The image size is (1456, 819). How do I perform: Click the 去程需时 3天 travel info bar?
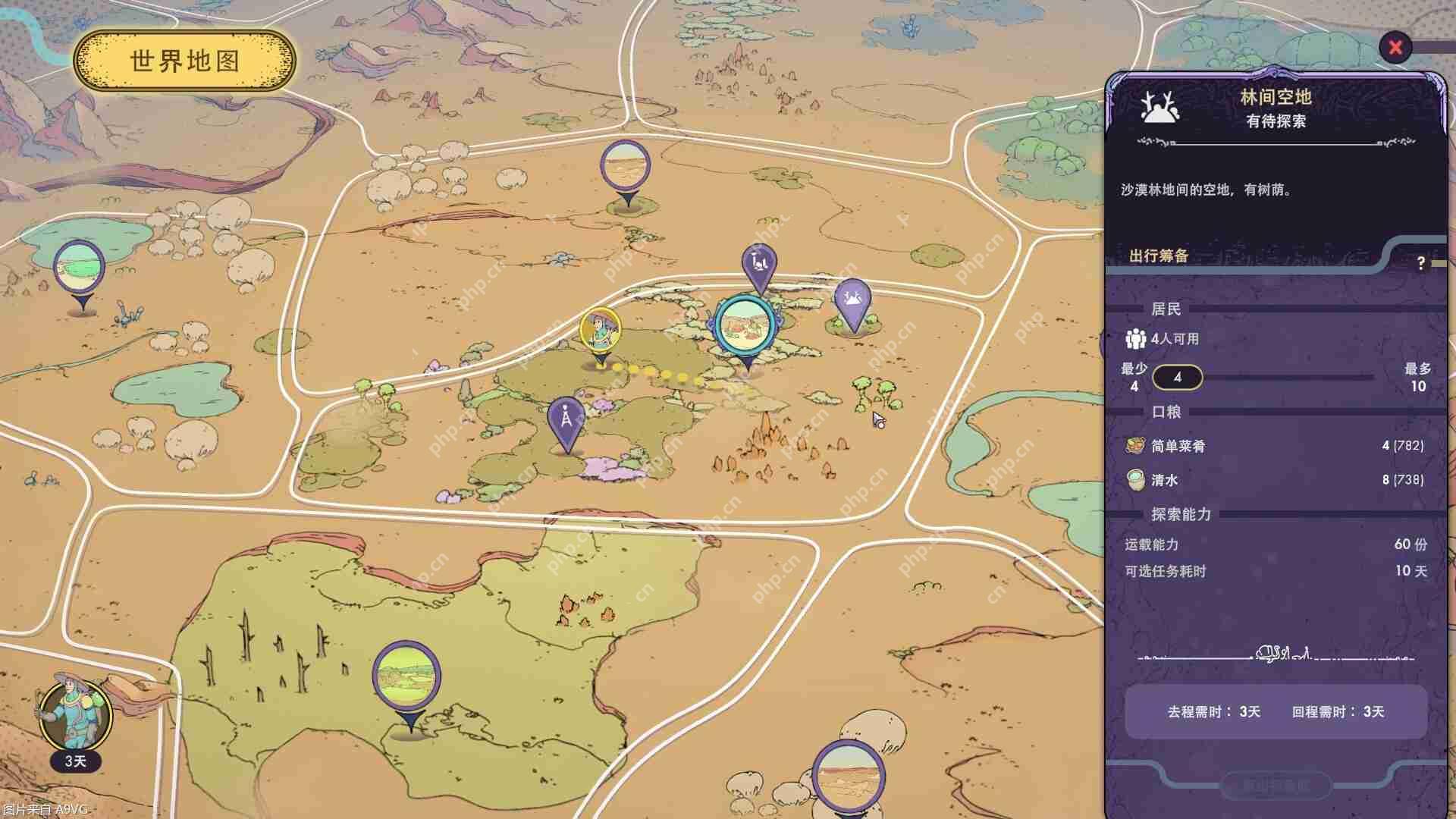[x=1274, y=713]
